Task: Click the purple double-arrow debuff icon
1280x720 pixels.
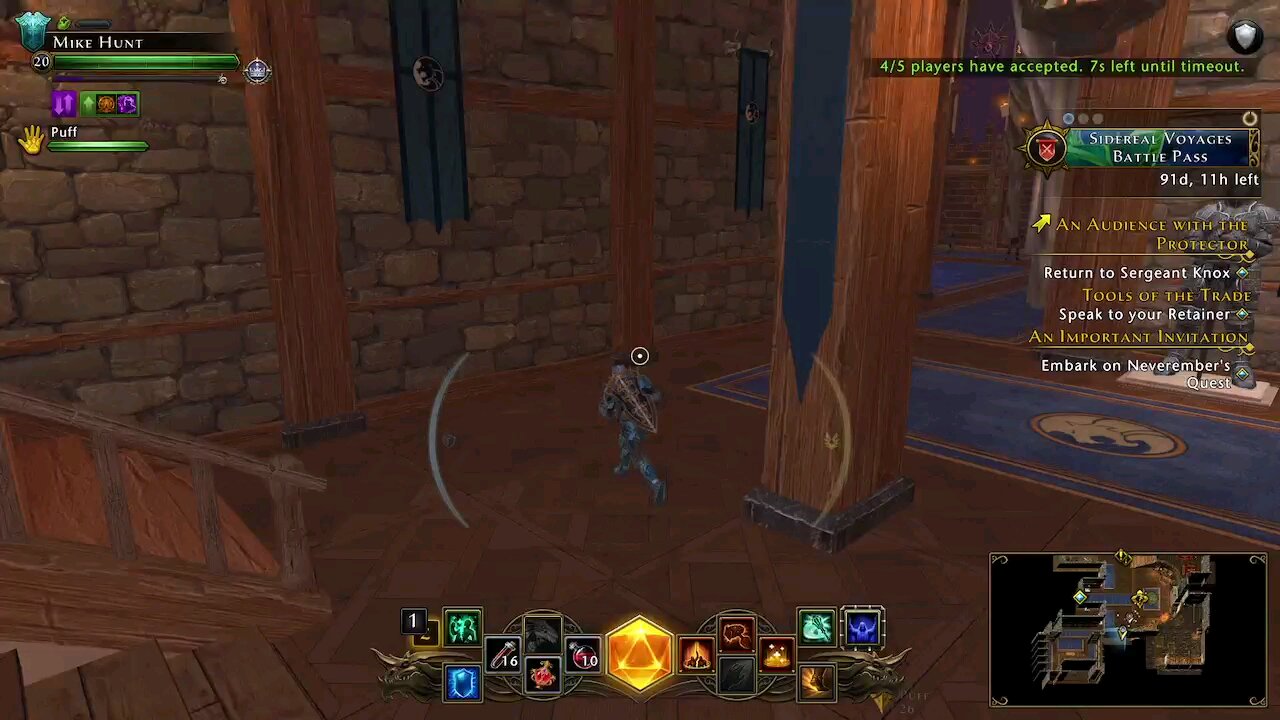Action: click(63, 103)
